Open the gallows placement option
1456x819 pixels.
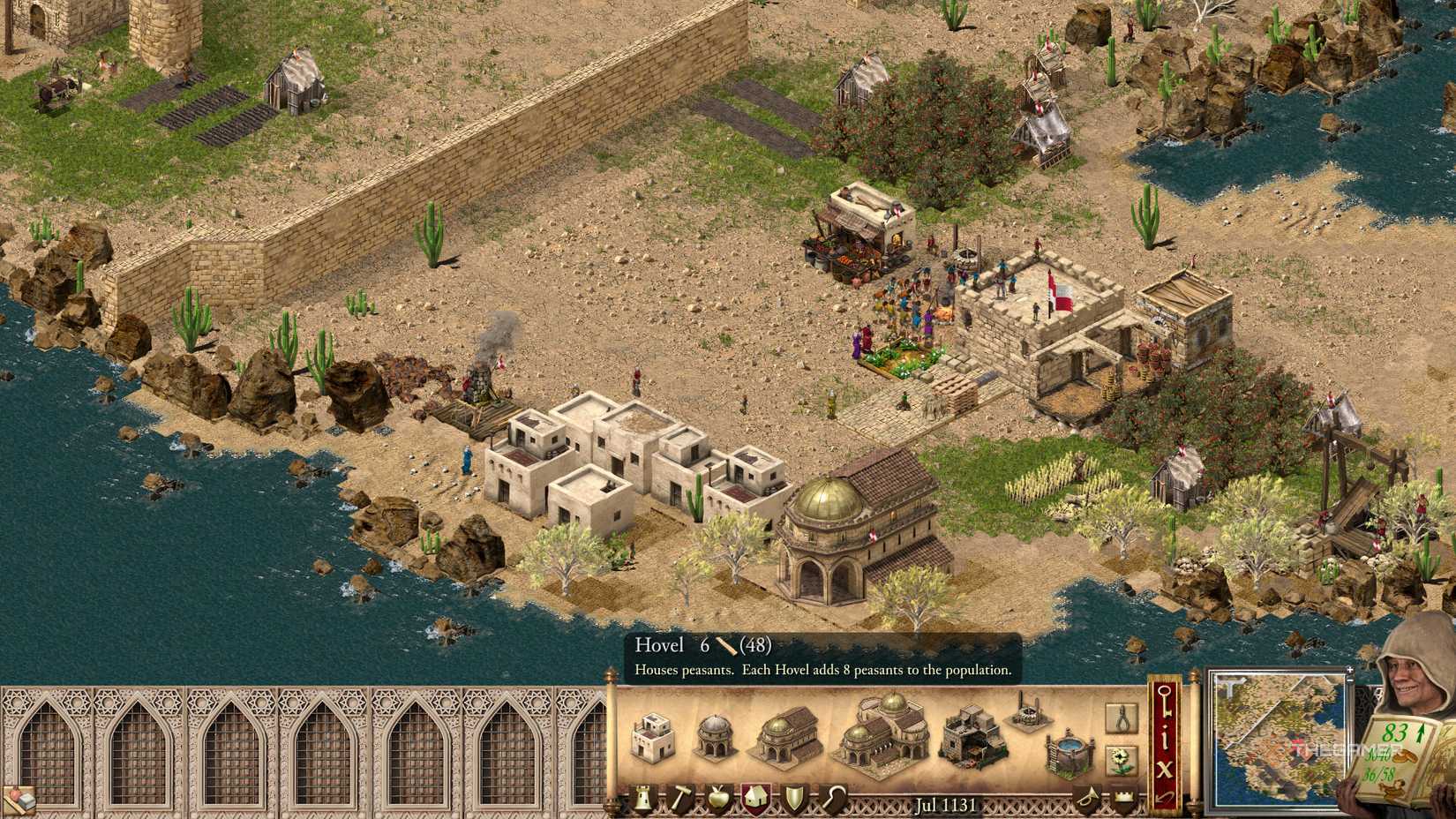pos(1120,718)
